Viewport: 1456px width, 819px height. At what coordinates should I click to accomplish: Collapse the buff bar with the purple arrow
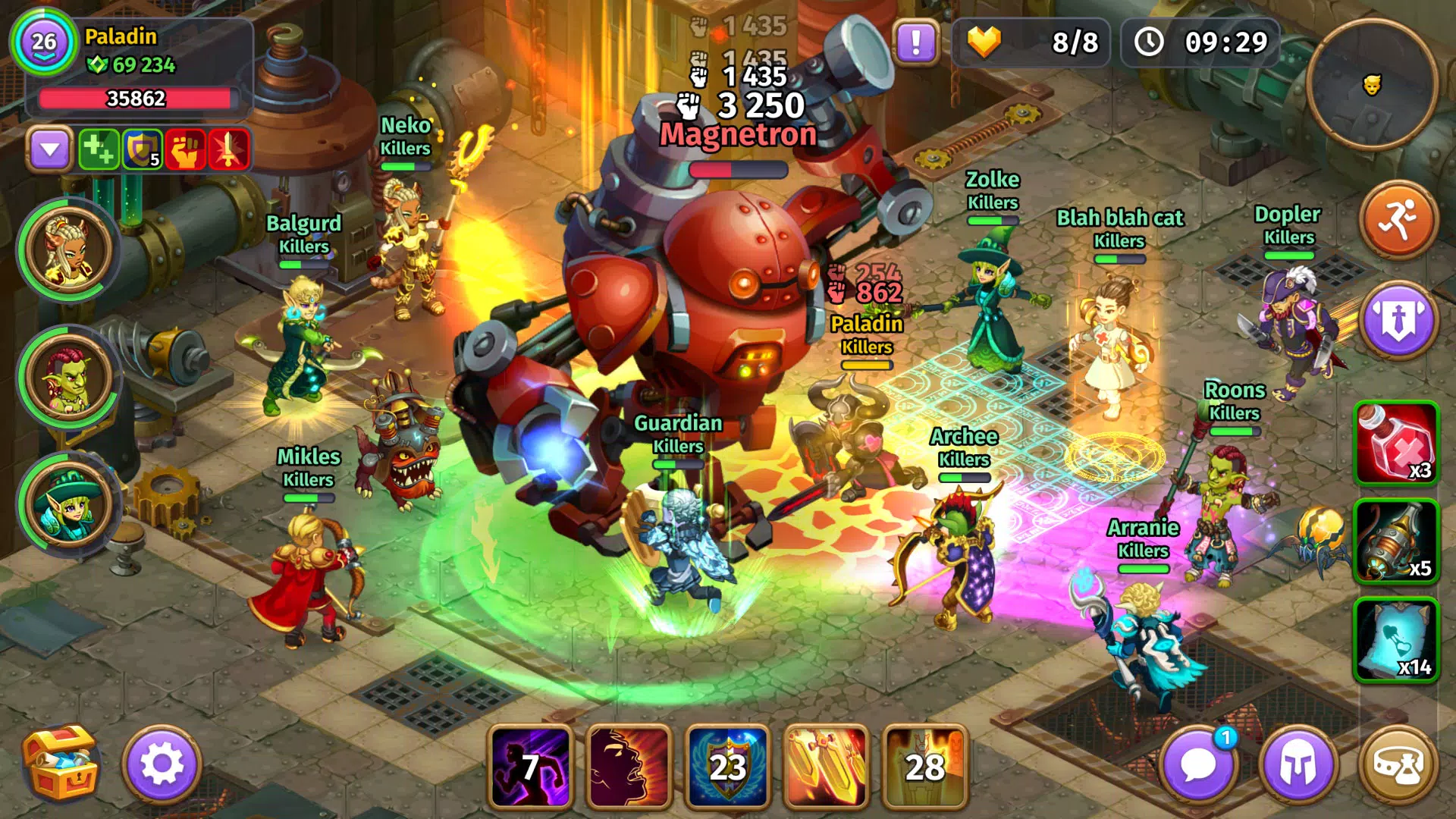(50, 149)
